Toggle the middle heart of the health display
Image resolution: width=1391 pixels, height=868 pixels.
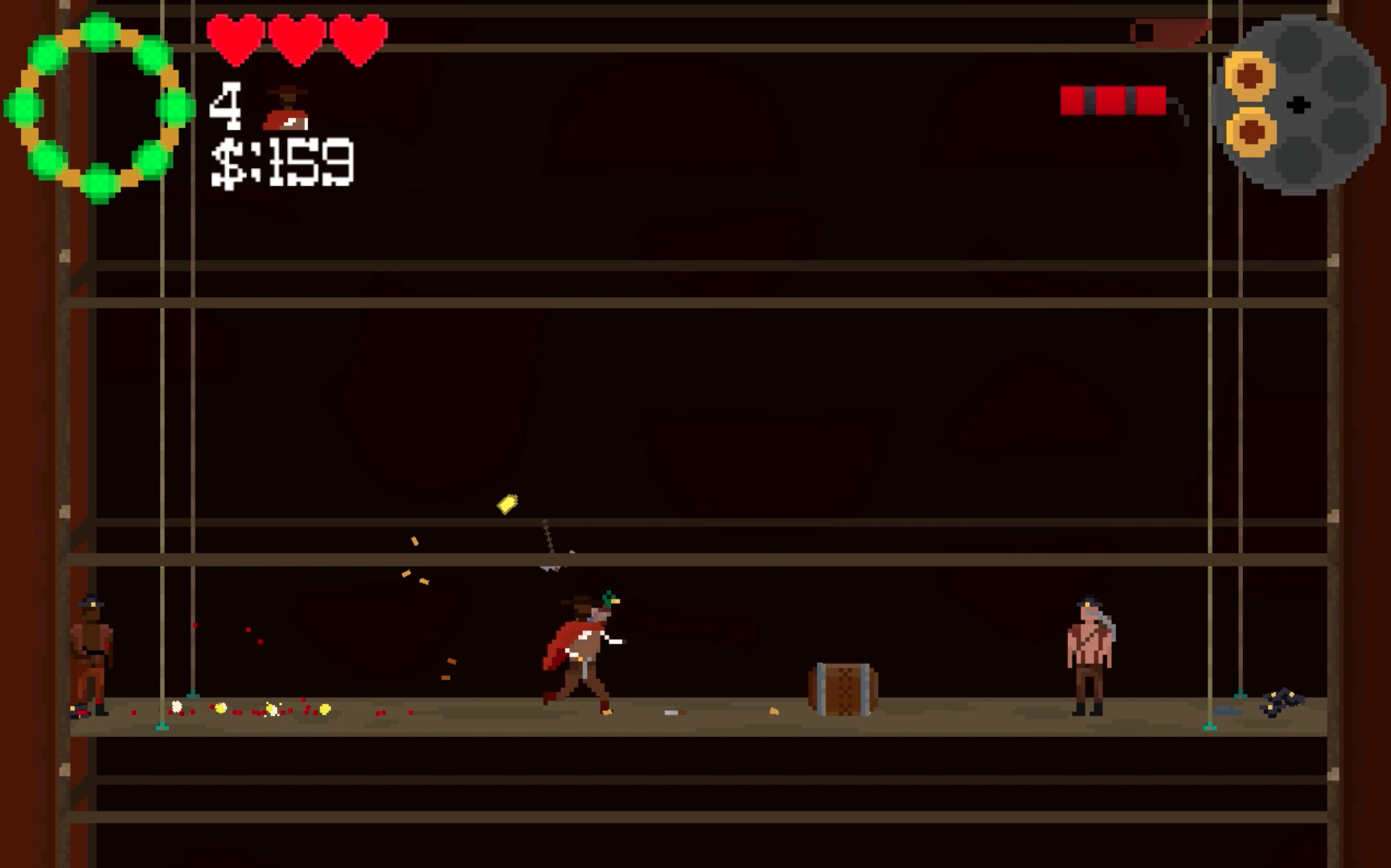[297, 35]
